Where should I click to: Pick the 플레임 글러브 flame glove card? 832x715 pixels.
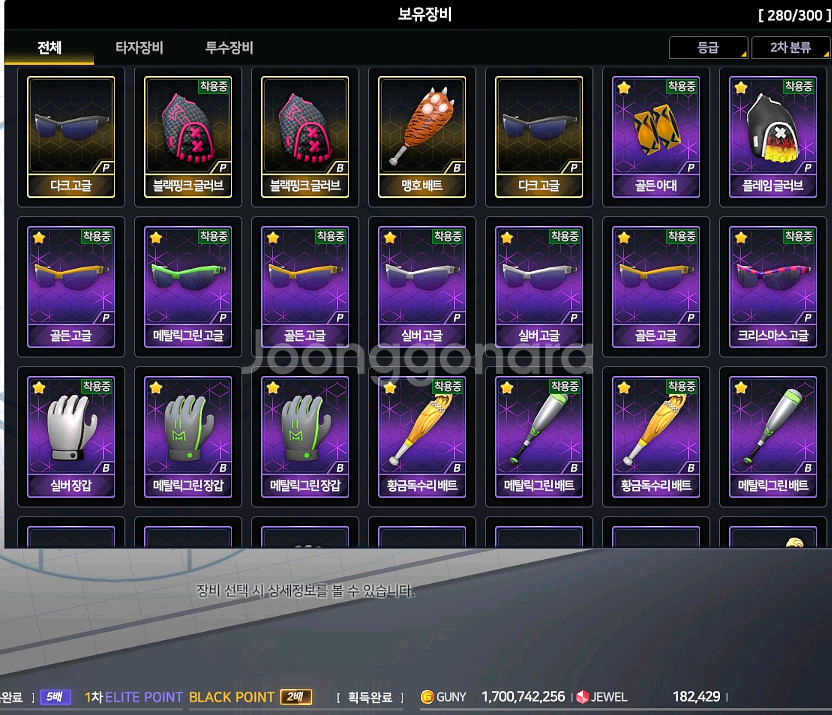click(773, 136)
